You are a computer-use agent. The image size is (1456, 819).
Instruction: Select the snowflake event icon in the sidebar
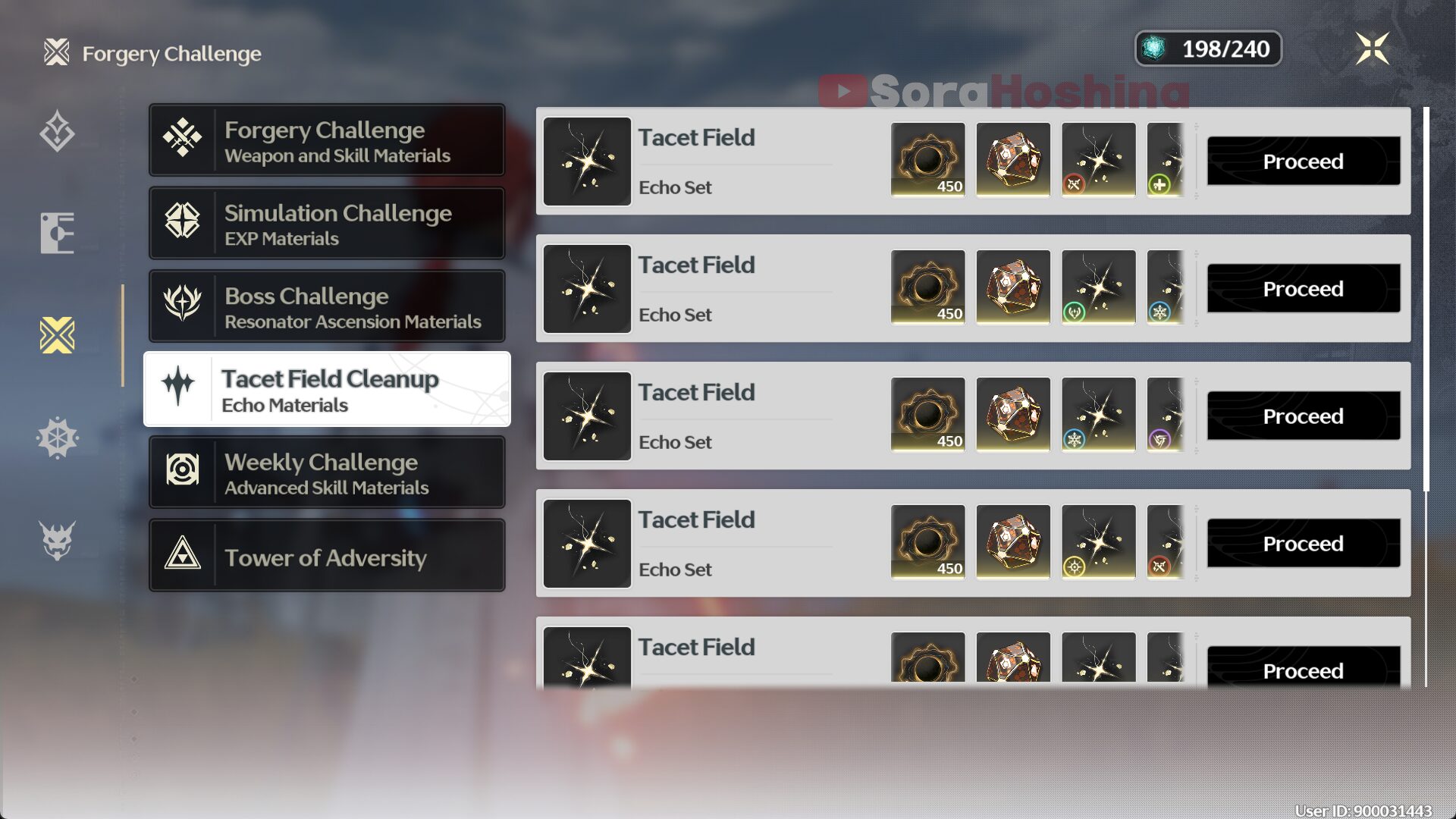point(57,438)
